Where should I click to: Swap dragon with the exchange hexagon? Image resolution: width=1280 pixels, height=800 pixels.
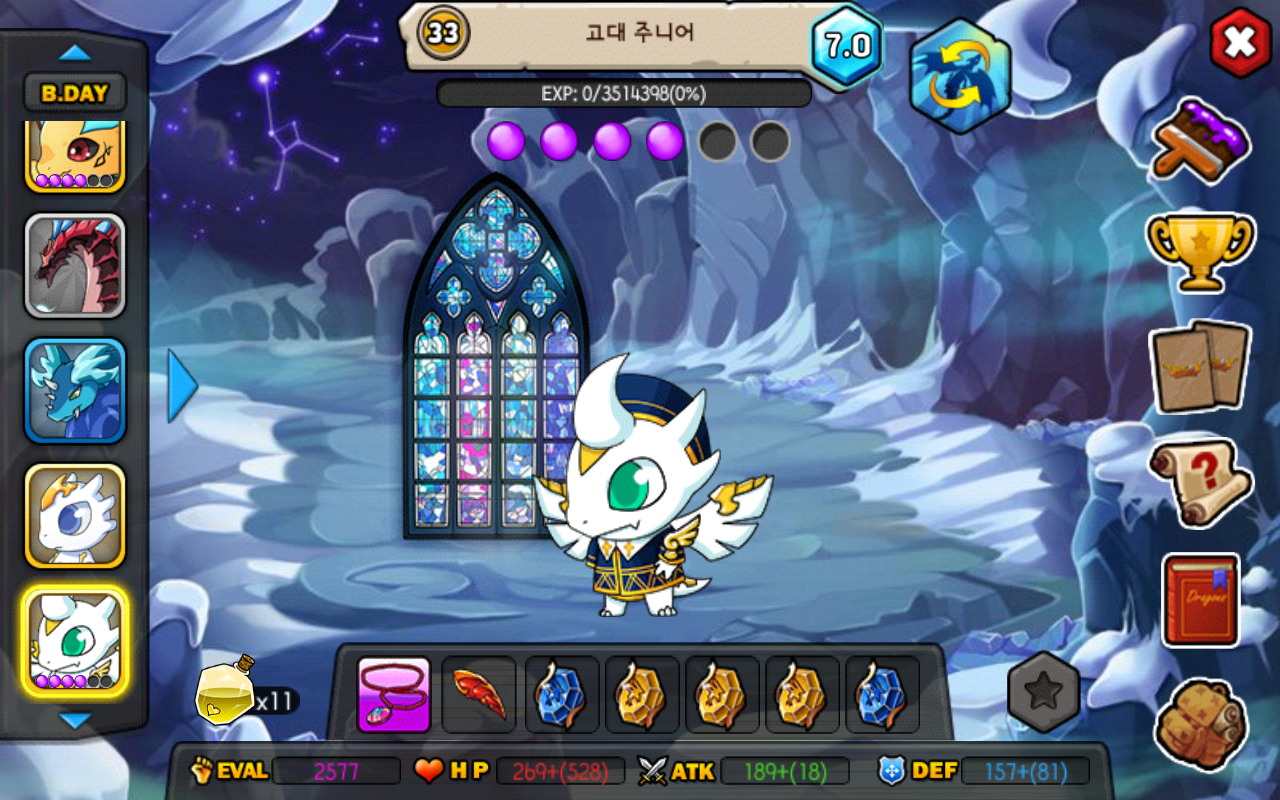click(x=959, y=76)
